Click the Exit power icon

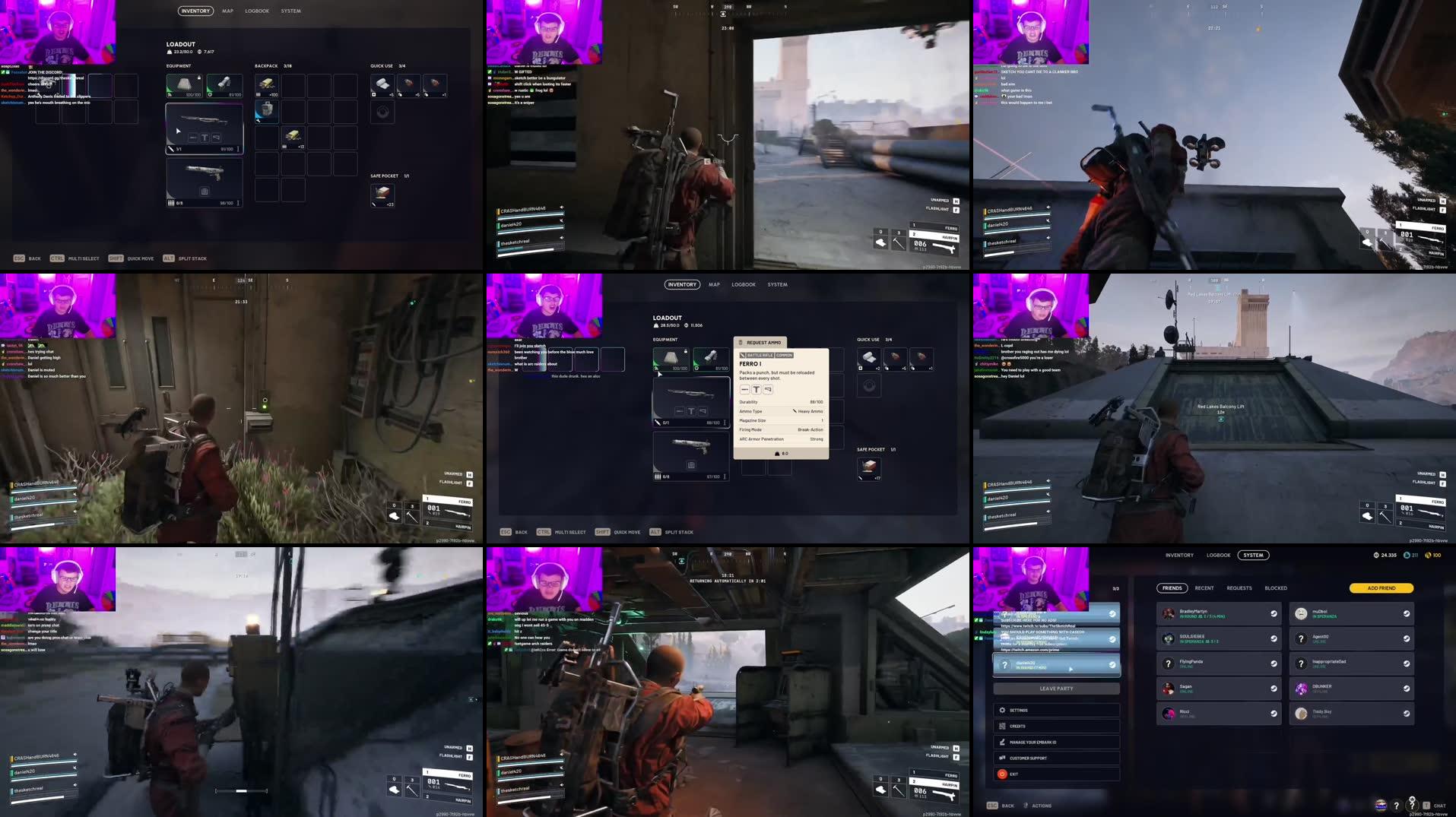coord(1001,774)
